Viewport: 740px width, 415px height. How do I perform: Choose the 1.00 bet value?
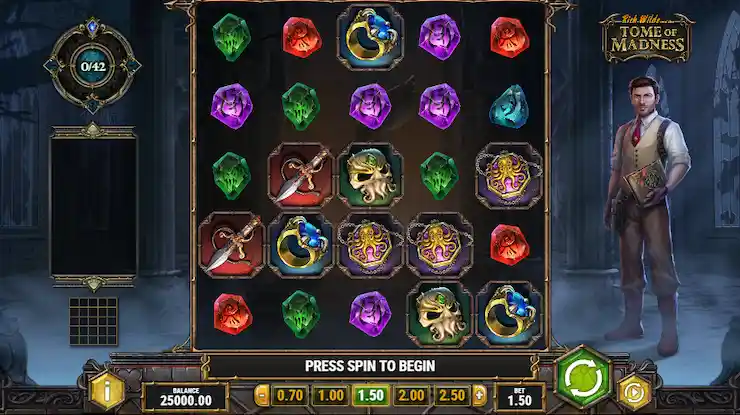point(333,394)
